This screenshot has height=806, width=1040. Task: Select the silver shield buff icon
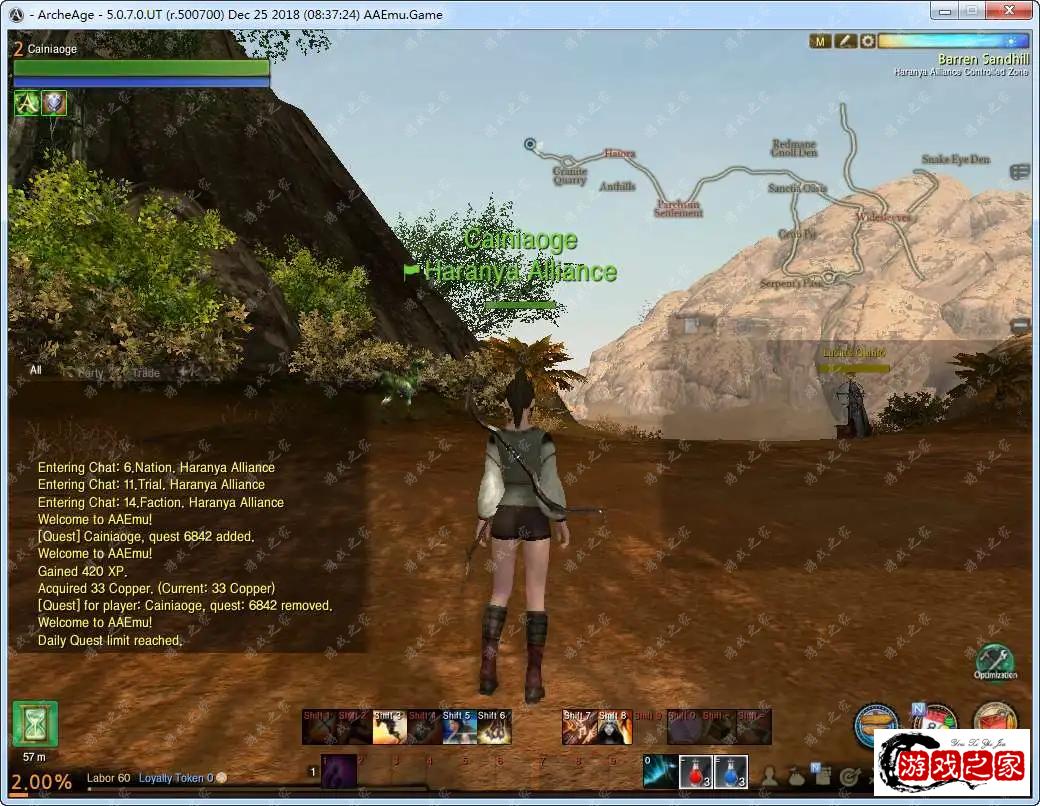(54, 103)
